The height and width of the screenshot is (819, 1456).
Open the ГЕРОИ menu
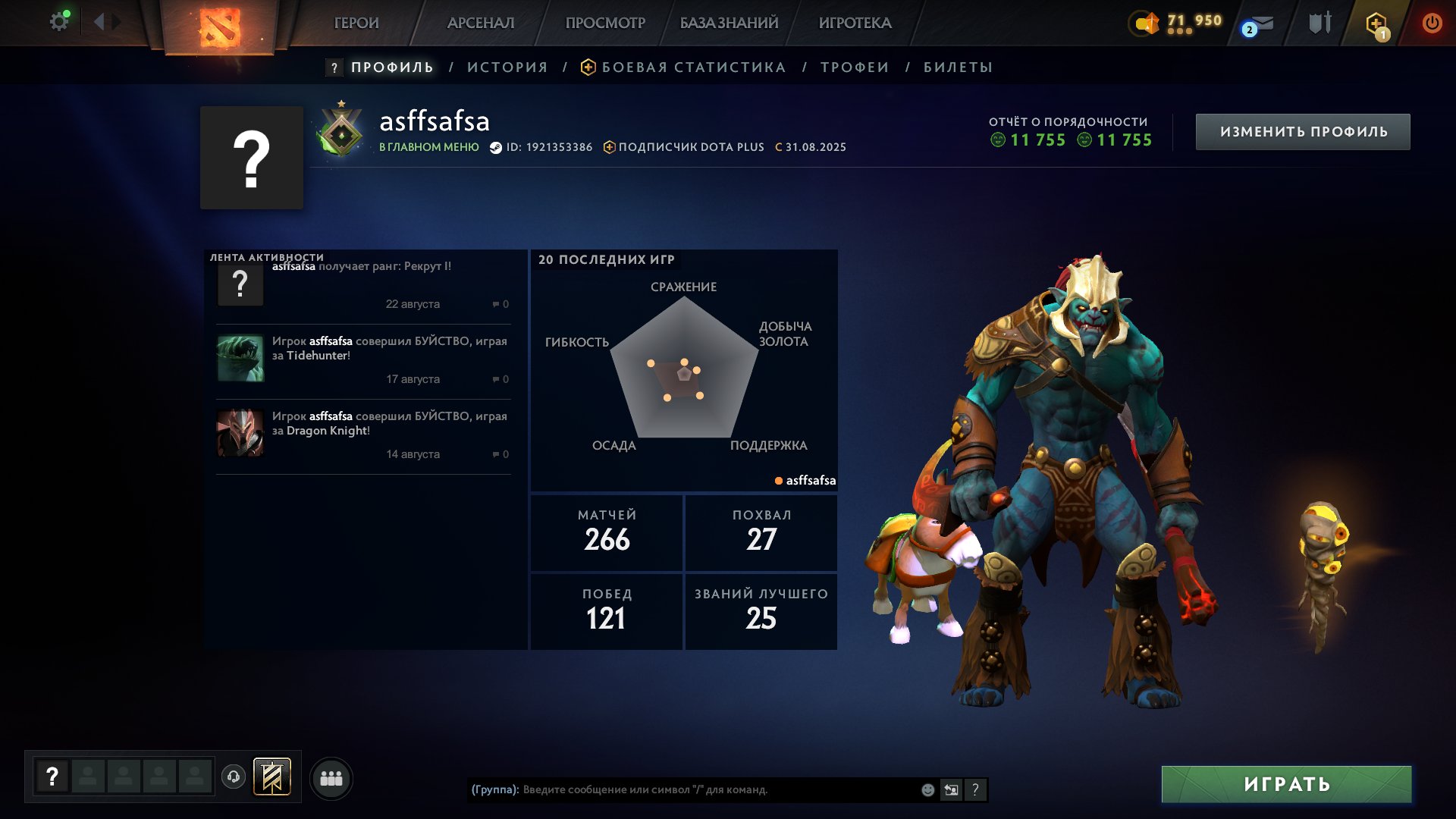coord(356,23)
